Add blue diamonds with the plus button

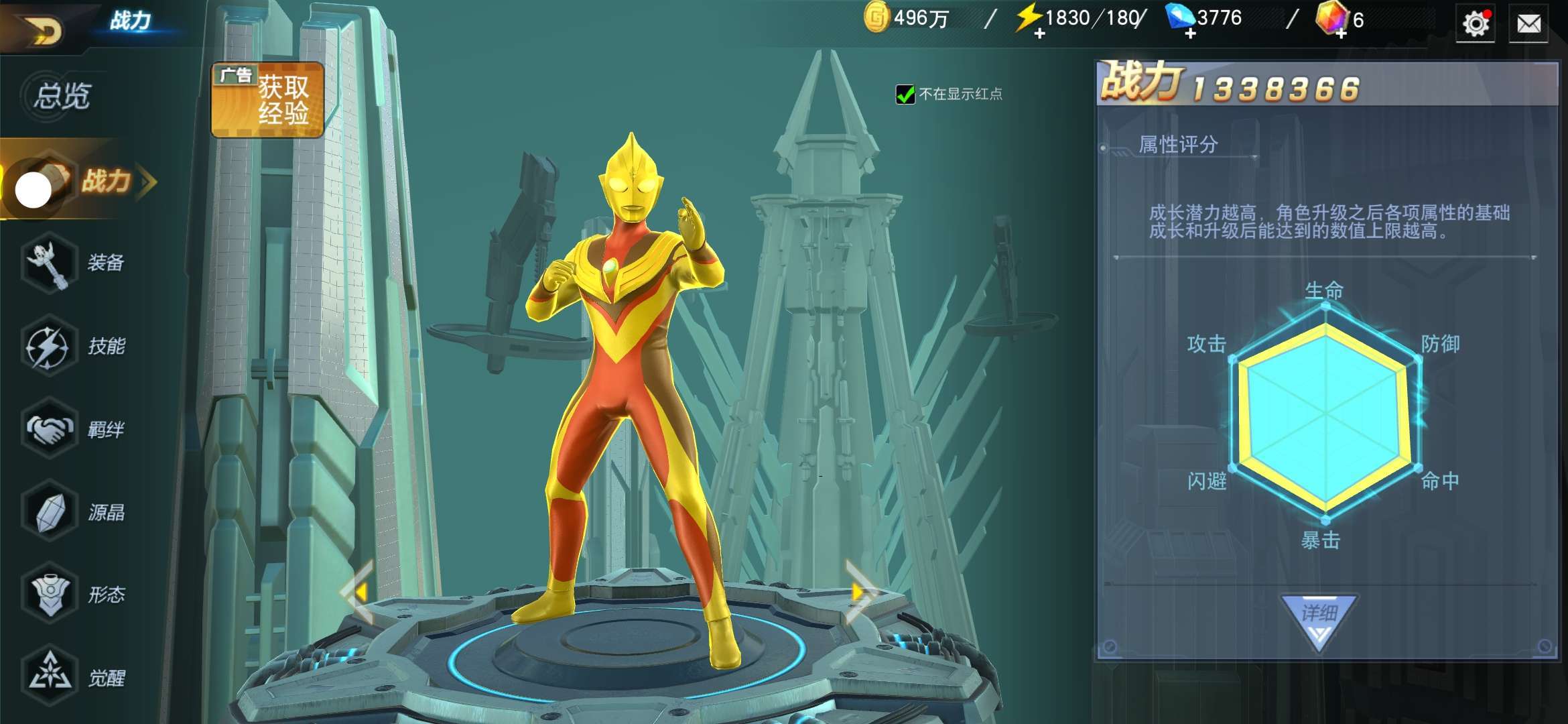coord(1190,34)
